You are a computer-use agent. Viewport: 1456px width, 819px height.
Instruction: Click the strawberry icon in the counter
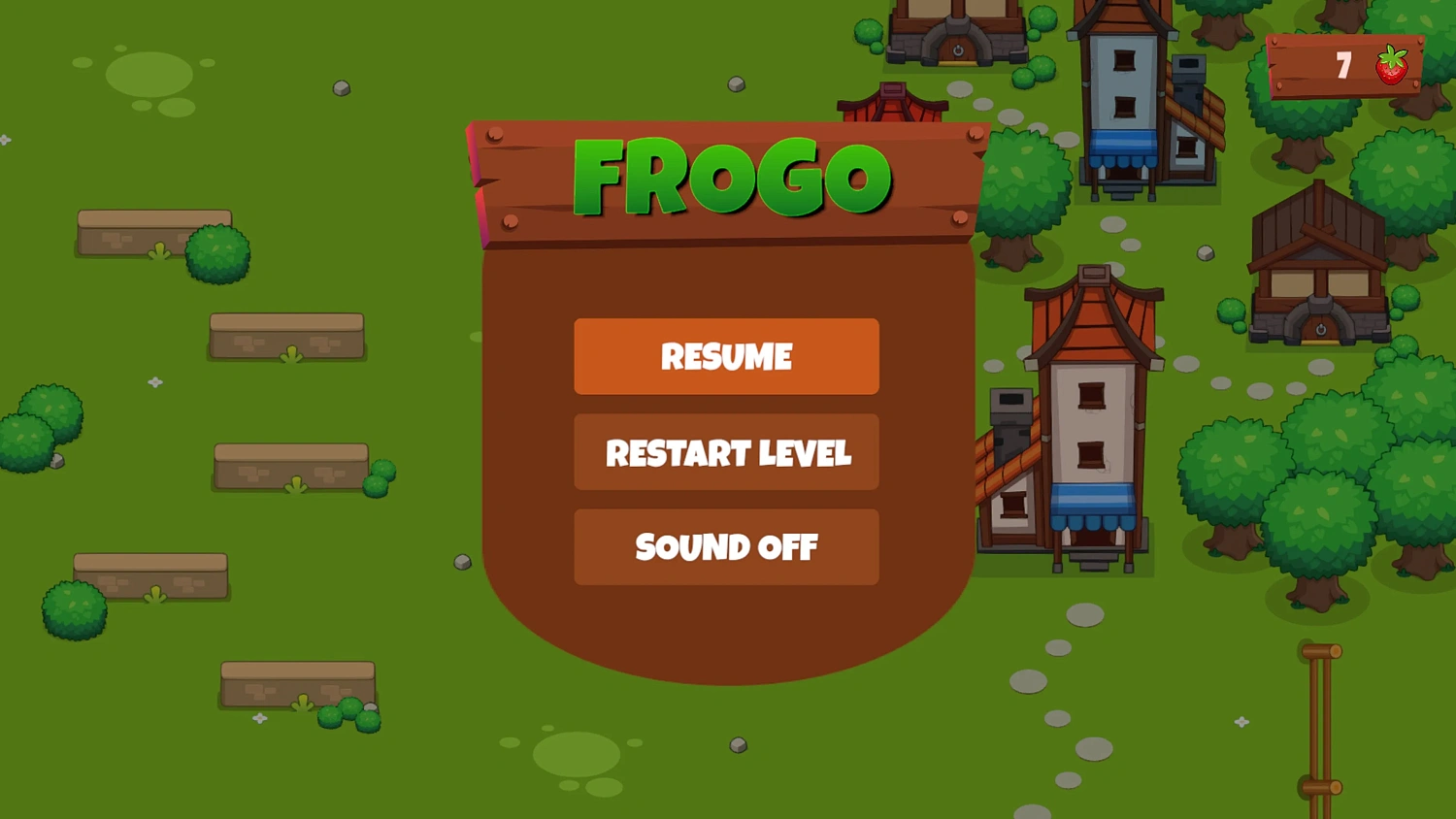point(1390,65)
